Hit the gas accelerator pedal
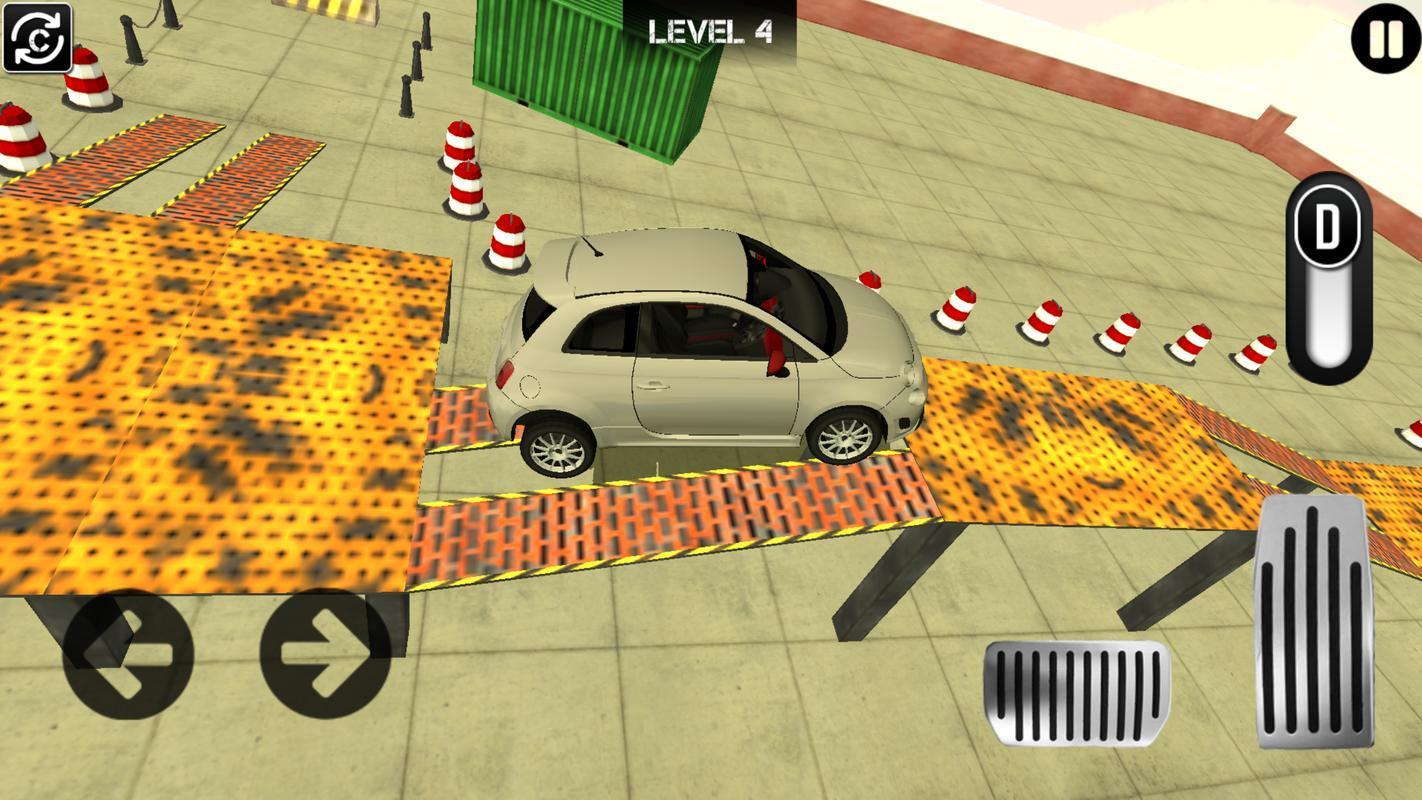 click(x=1313, y=620)
